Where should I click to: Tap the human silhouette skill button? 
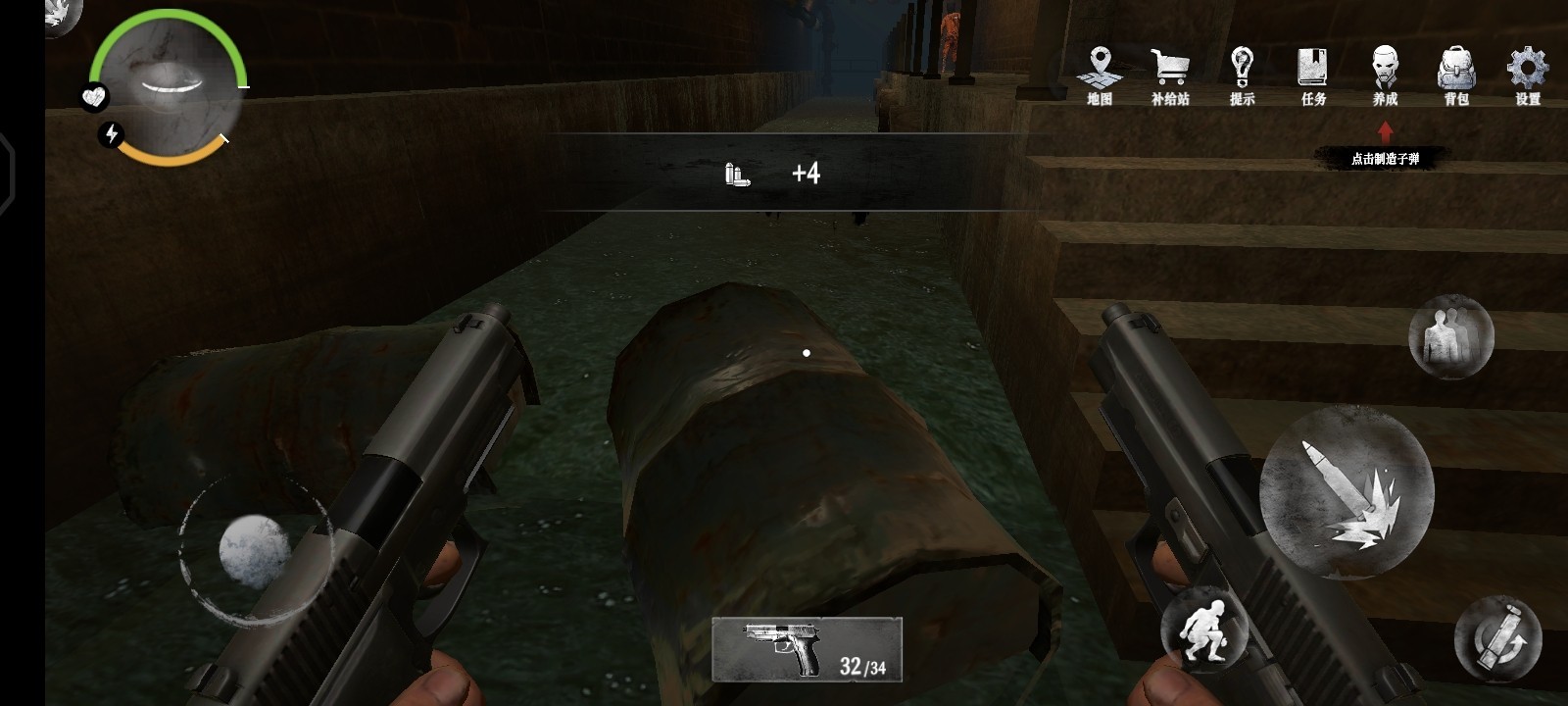pyautogui.click(x=1450, y=337)
